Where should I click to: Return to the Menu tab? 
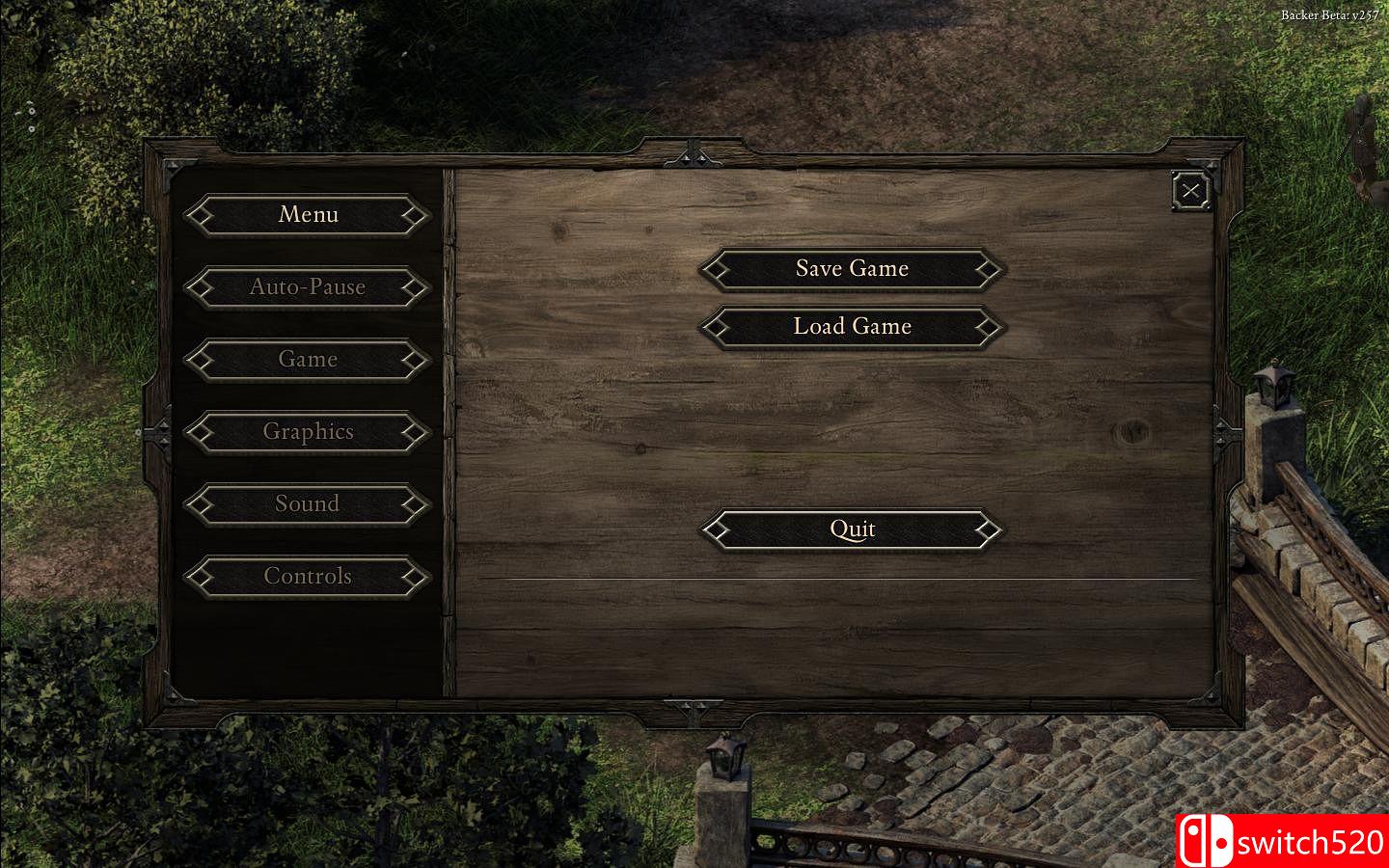(308, 214)
